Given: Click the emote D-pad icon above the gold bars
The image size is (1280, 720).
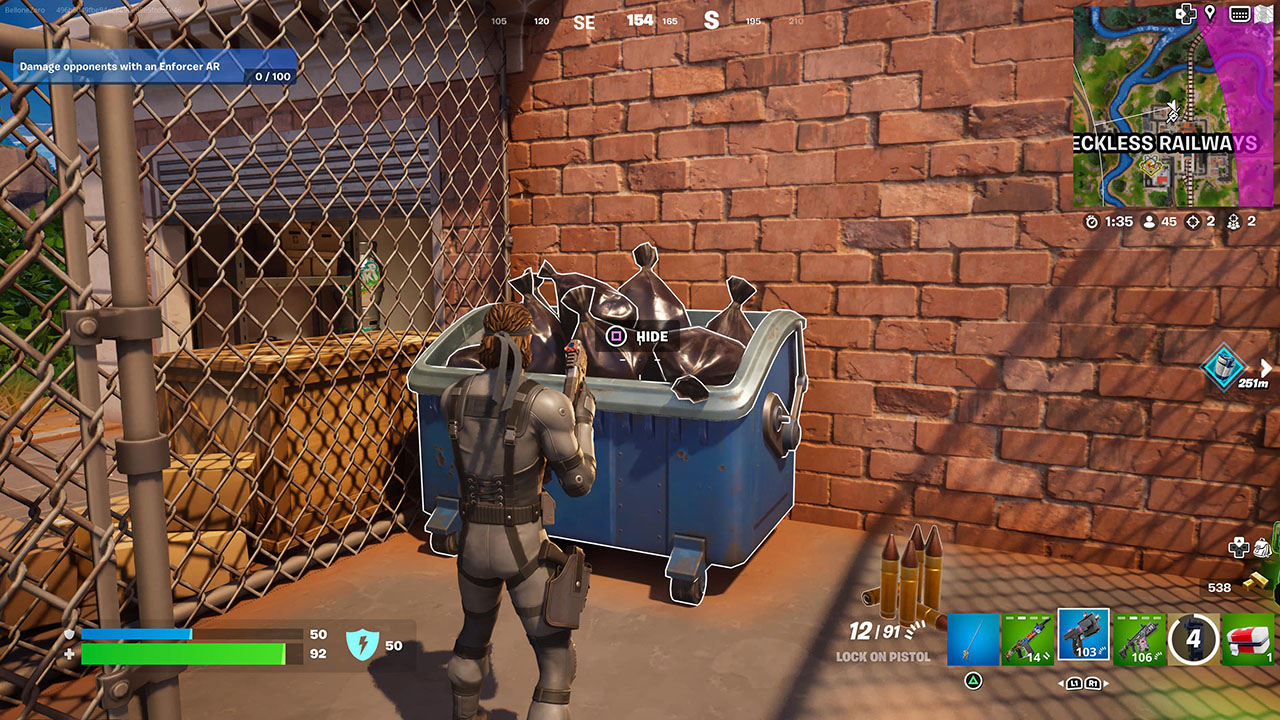Looking at the screenshot, I should click(1238, 548).
